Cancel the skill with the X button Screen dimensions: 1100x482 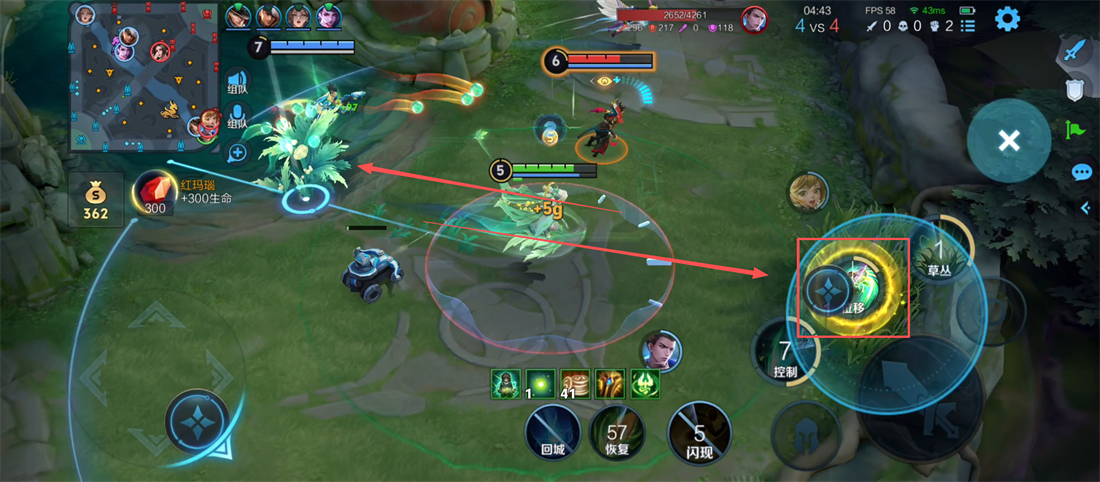point(1009,141)
